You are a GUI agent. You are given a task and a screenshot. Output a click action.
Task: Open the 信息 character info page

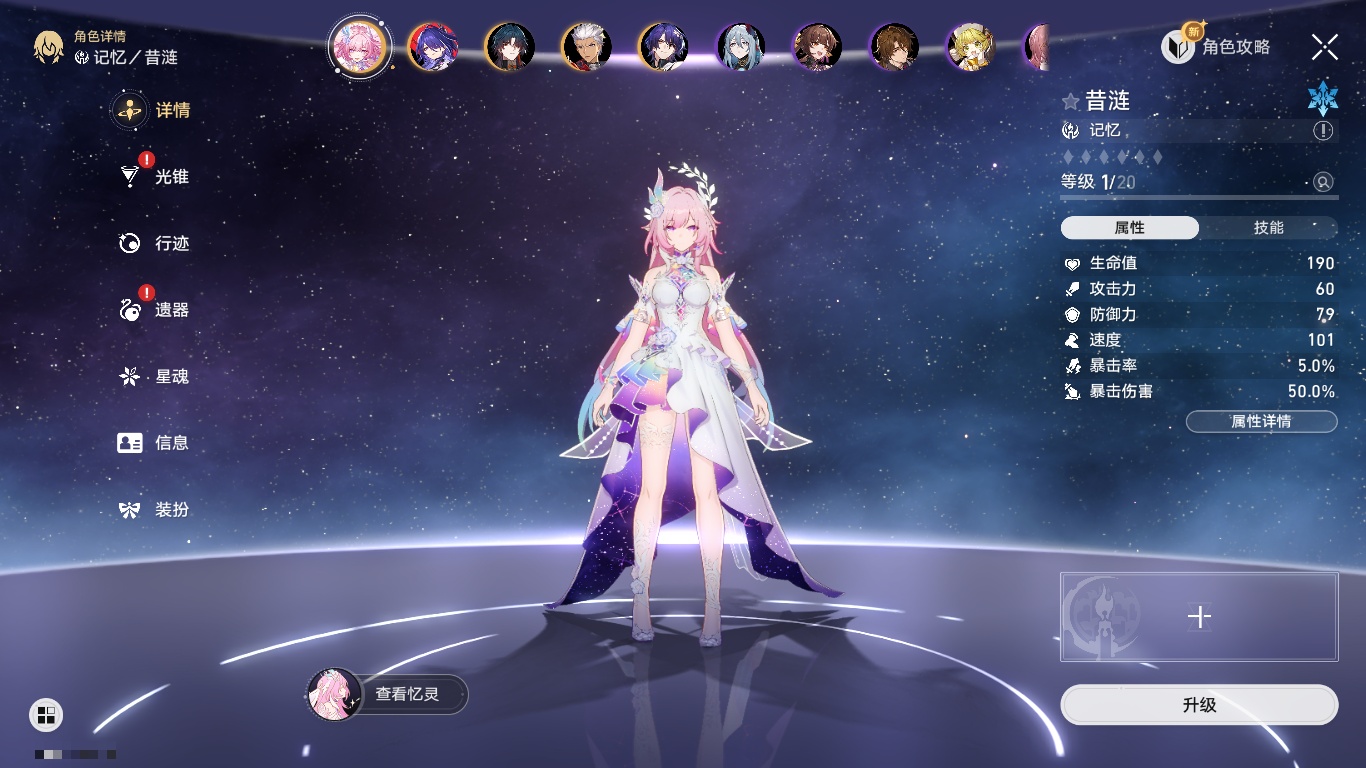[160, 443]
